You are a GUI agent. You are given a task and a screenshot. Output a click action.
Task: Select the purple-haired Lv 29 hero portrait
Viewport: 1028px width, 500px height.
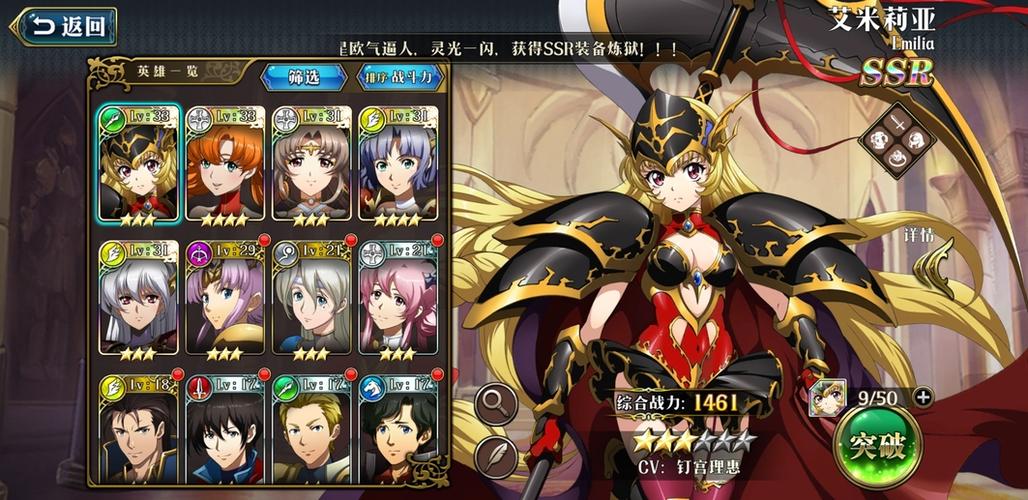(225, 298)
